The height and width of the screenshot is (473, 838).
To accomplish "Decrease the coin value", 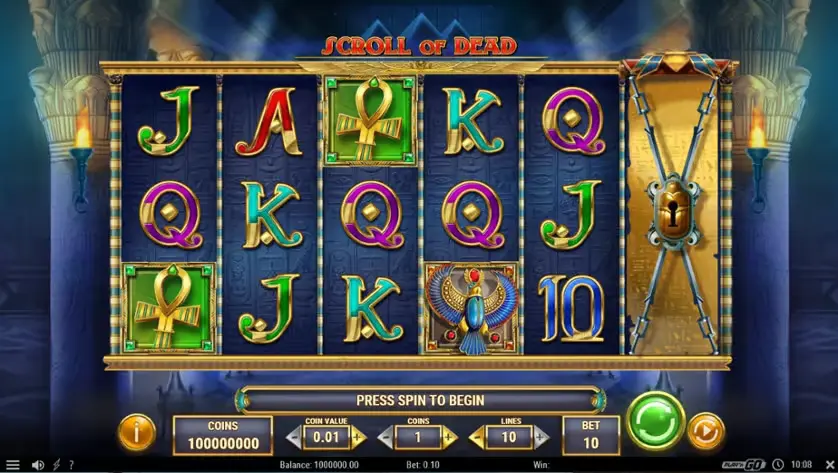I will 294,437.
